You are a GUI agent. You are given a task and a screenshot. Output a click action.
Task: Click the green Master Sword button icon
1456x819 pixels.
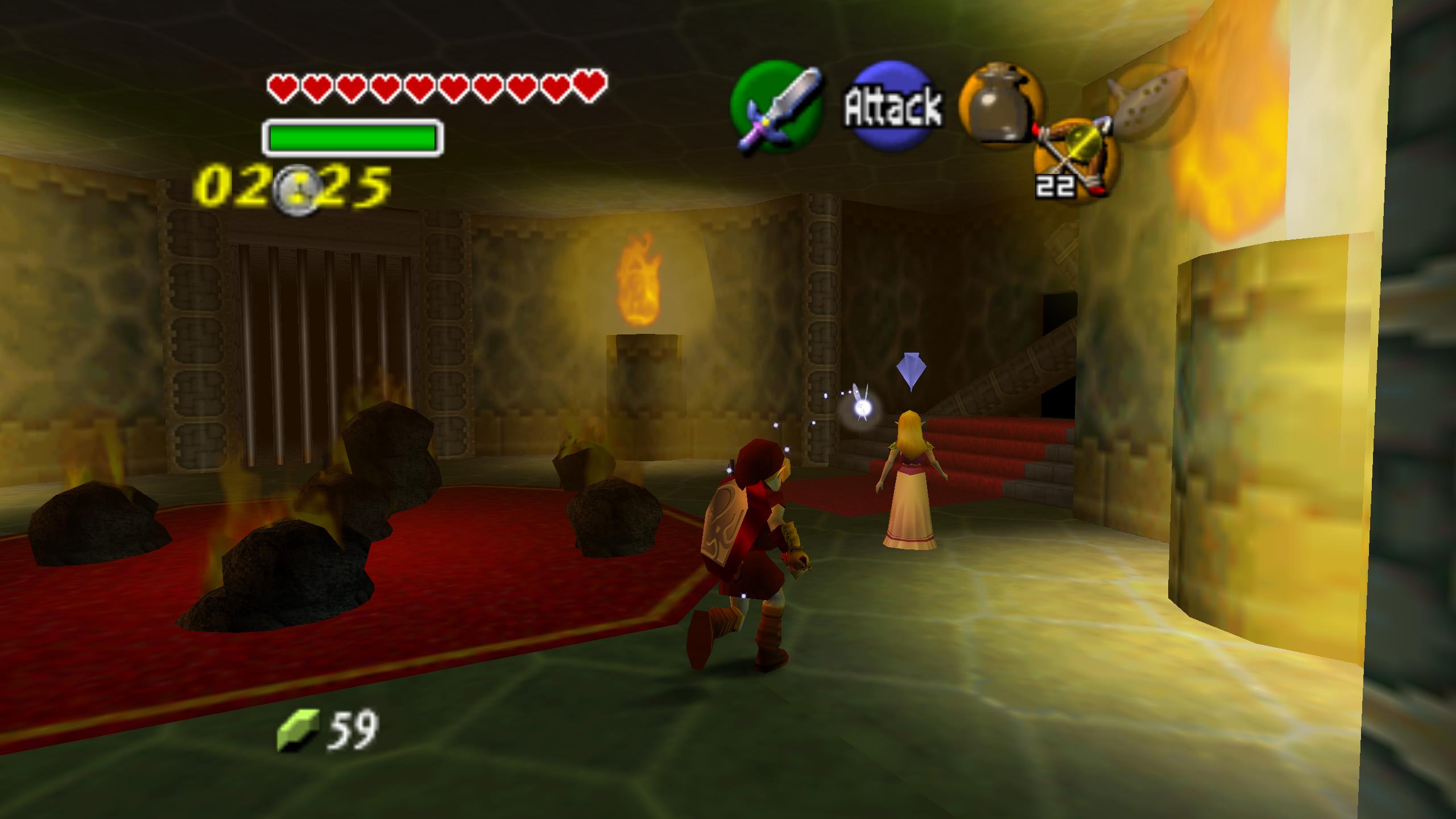click(x=777, y=108)
